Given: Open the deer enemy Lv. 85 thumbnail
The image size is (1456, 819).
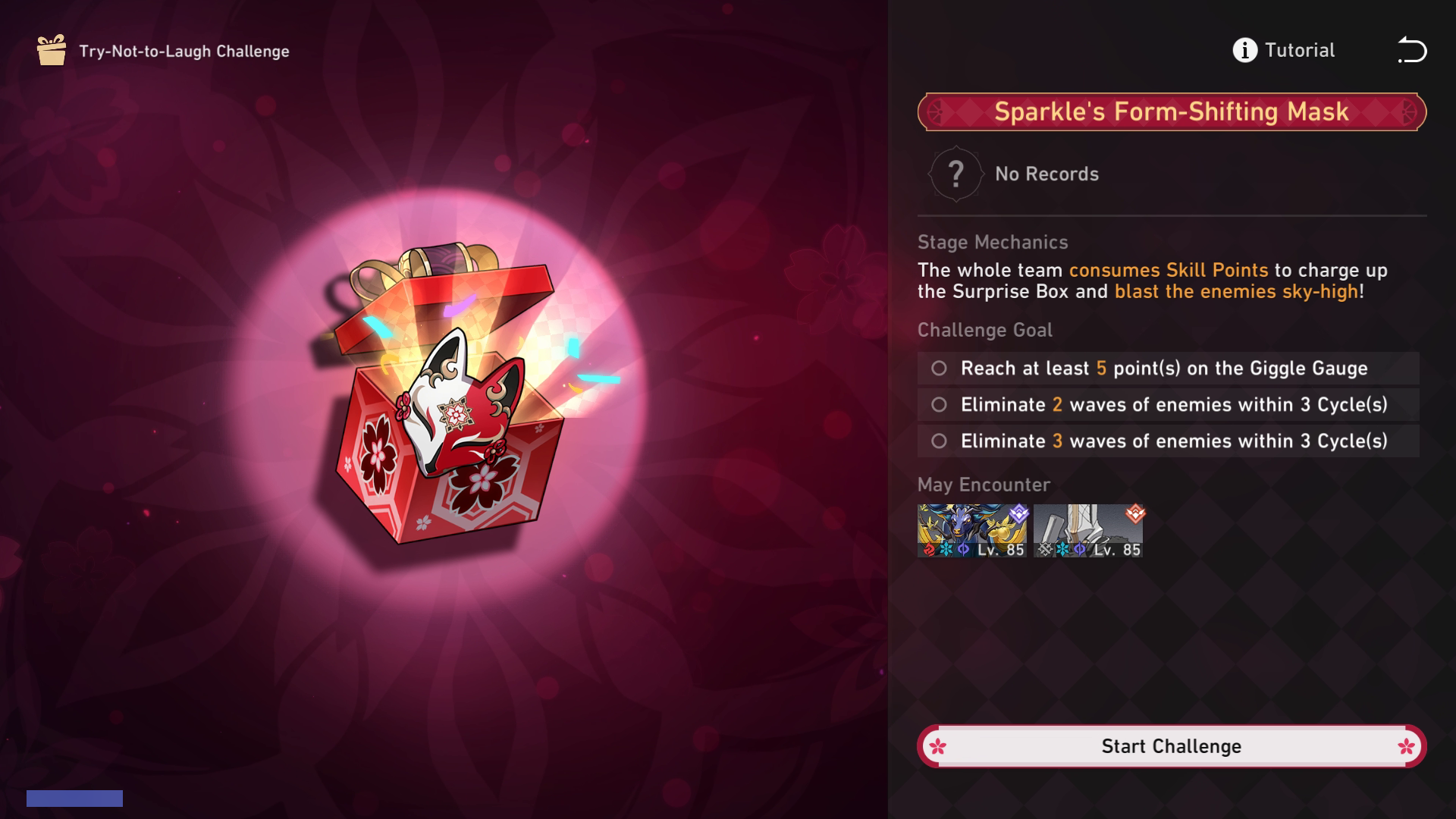Looking at the screenshot, I should point(973,529).
